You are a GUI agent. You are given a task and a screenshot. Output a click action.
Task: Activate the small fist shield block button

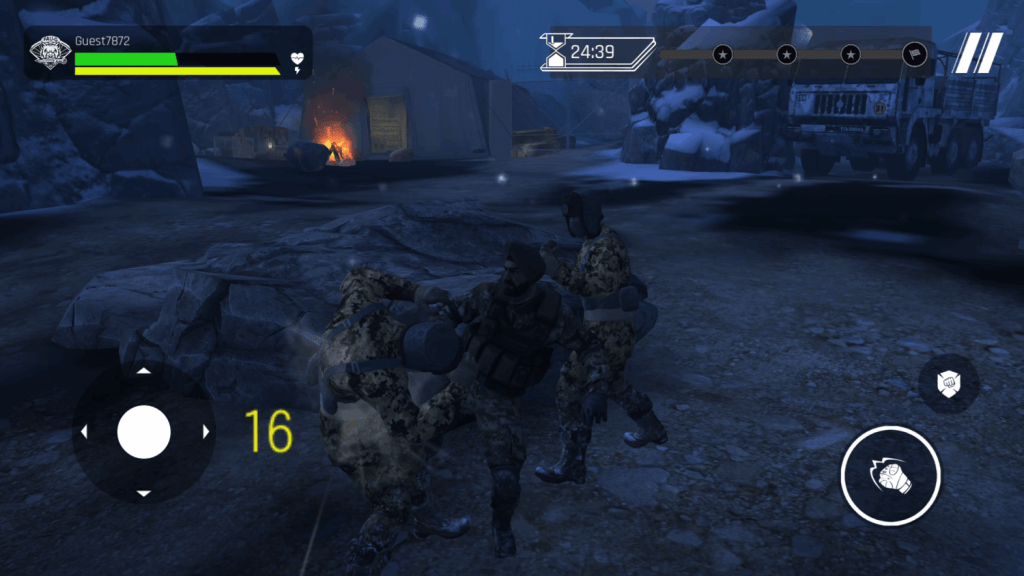tap(948, 383)
